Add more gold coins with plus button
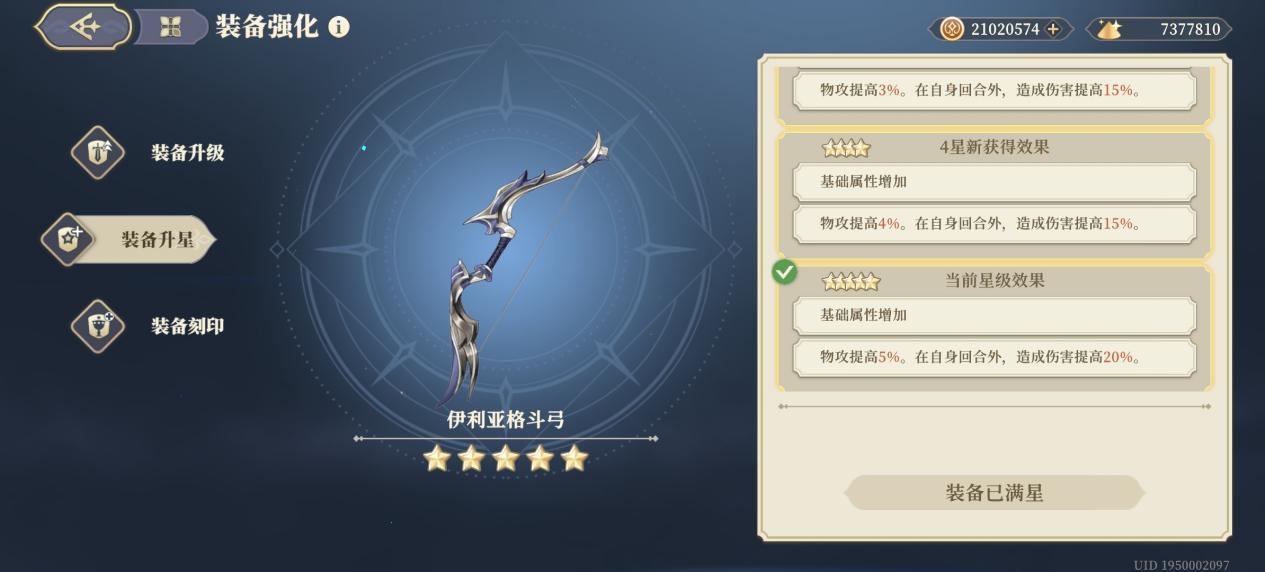 tap(1053, 29)
